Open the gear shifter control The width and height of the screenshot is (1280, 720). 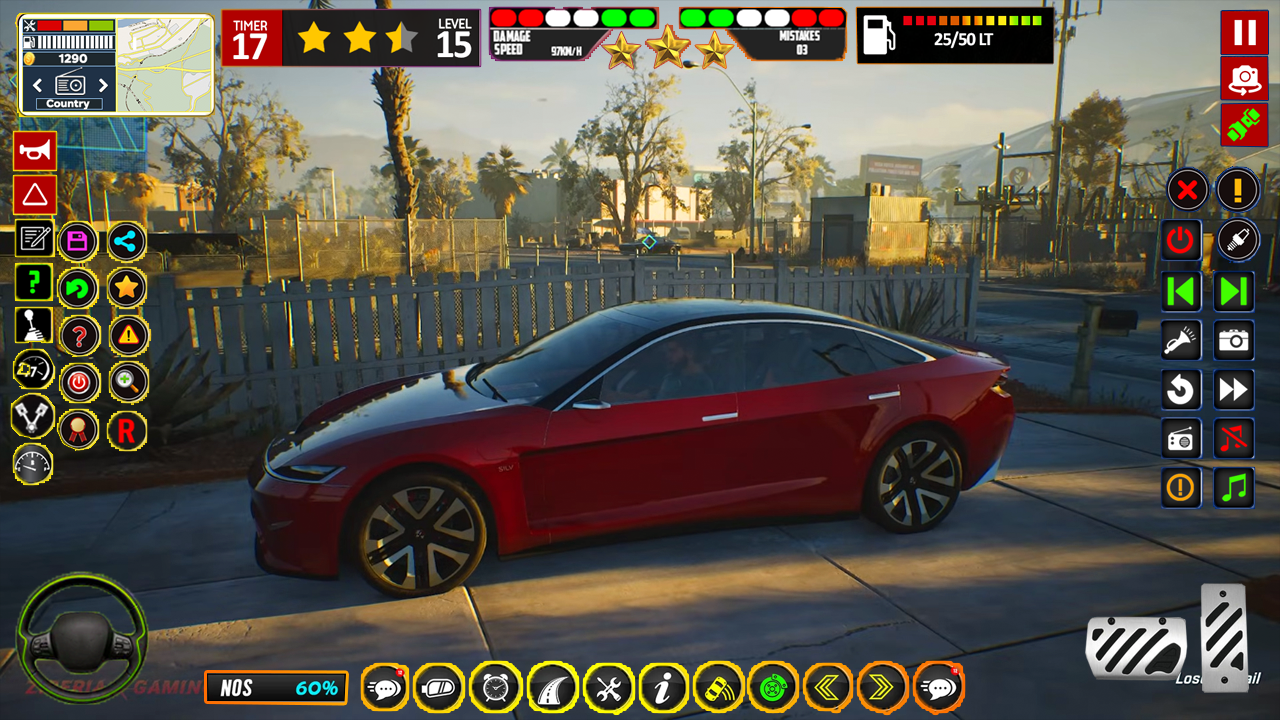click(x=34, y=326)
